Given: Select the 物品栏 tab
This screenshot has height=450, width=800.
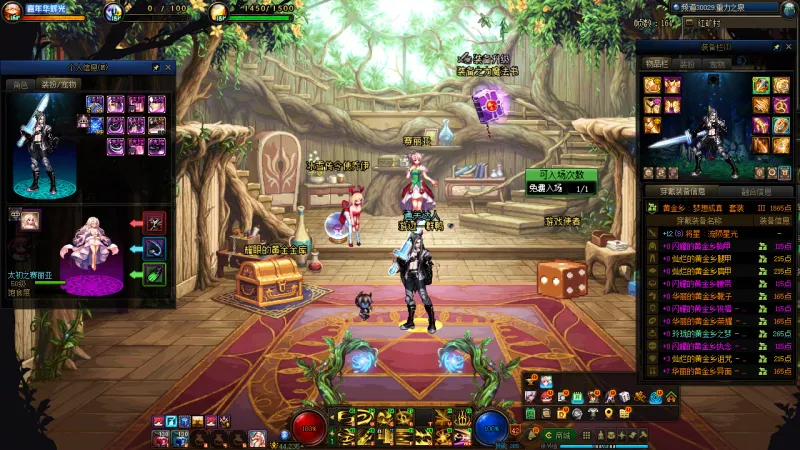Looking at the screenshot, I should click(657, 63).
